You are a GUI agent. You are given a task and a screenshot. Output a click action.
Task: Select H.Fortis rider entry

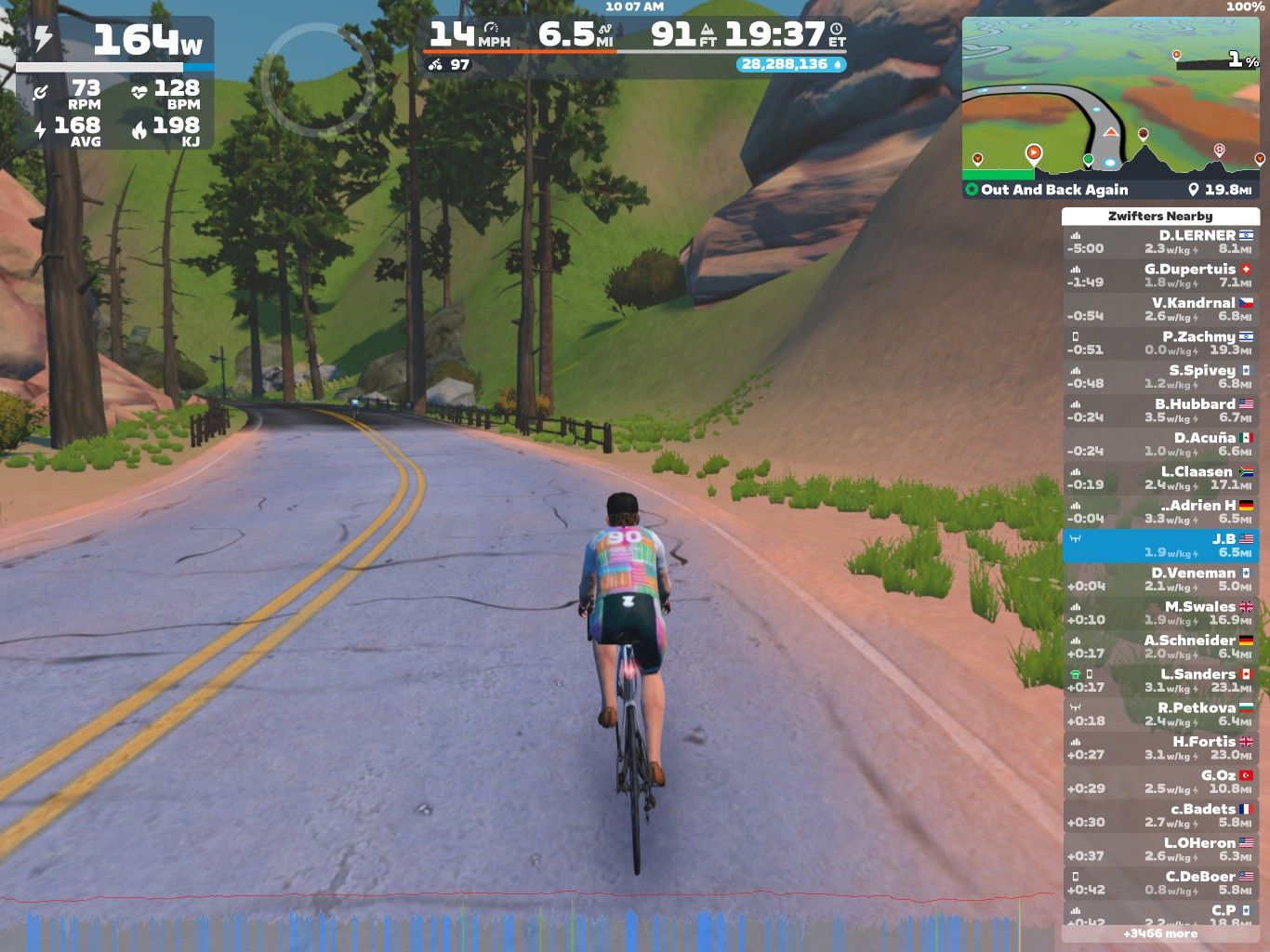1159,748
